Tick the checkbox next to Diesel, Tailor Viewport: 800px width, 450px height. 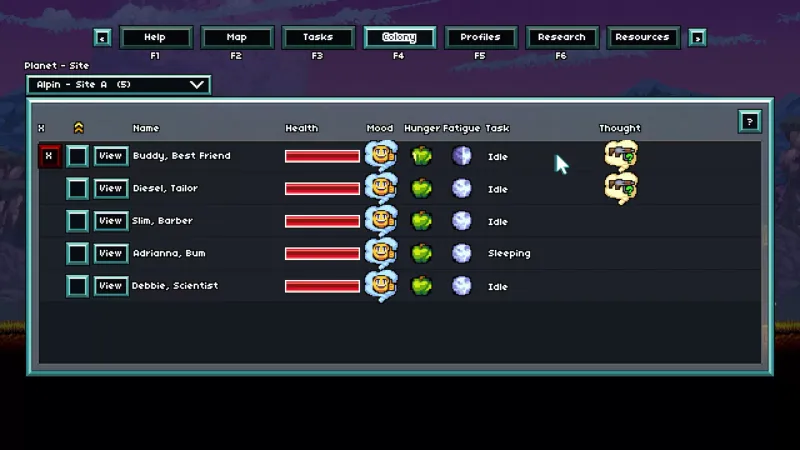pyautogui.click(x=78, y=188)
